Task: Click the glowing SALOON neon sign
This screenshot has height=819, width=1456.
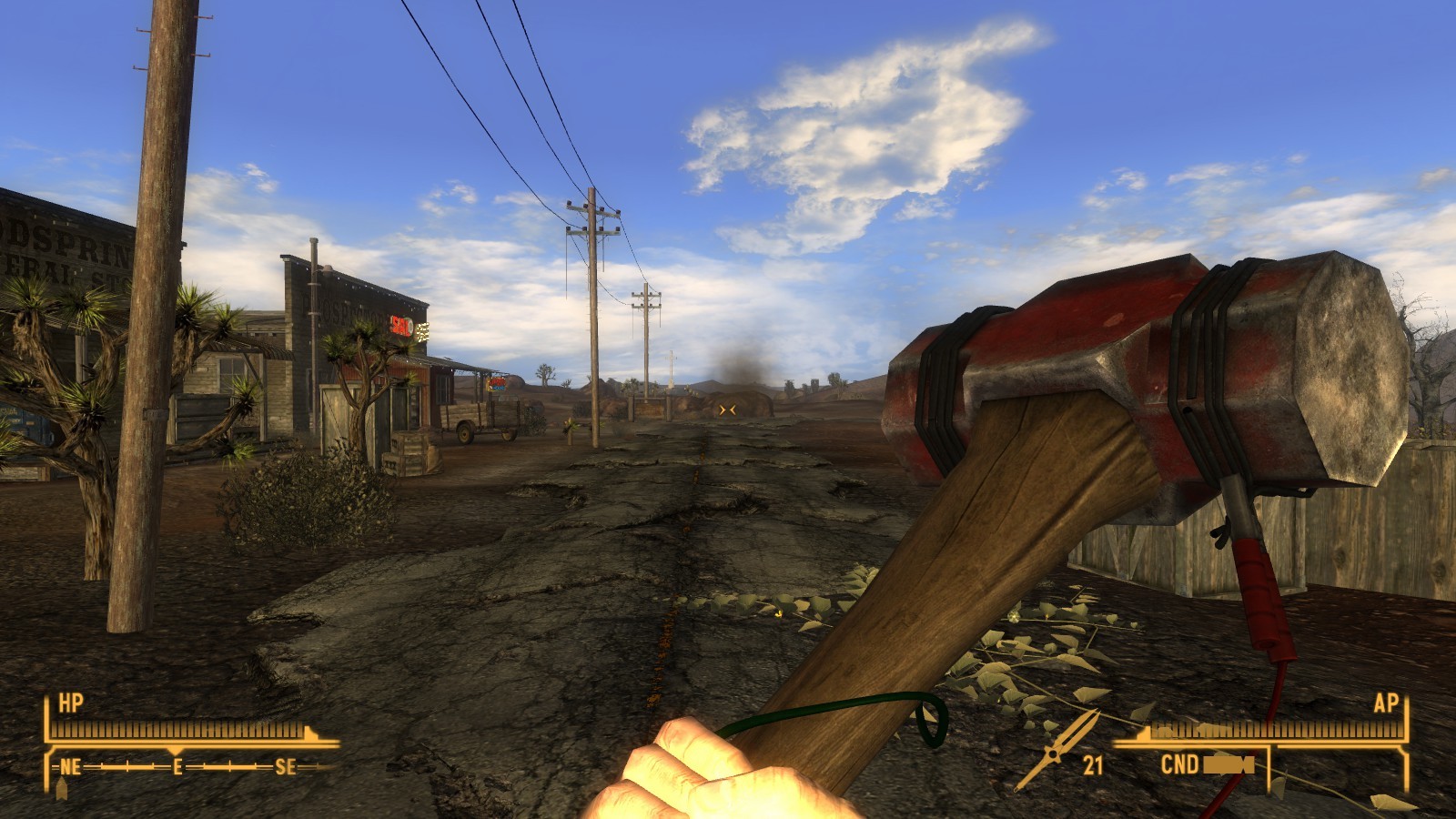Action: pyautogui.click(x=409, y=324)
